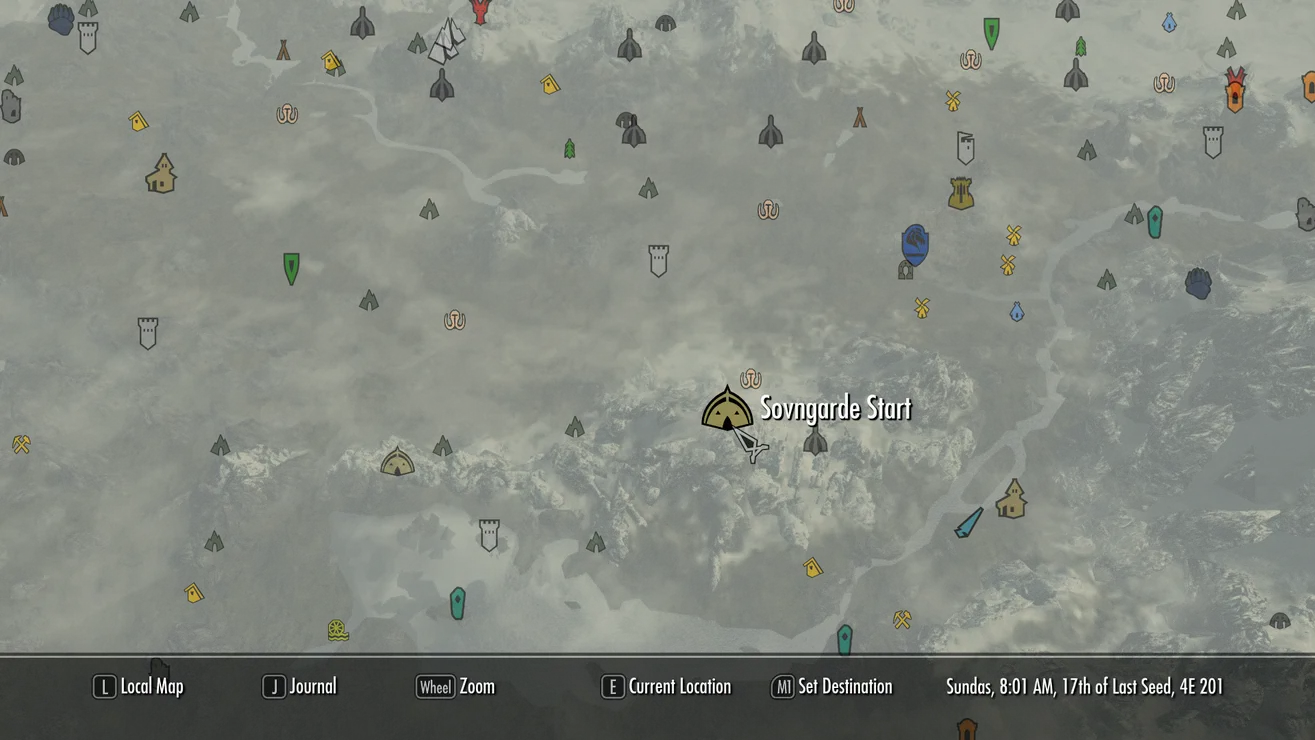
Task: Choose Set Destination in the bottom bar
Action: [x=832, y=687]
